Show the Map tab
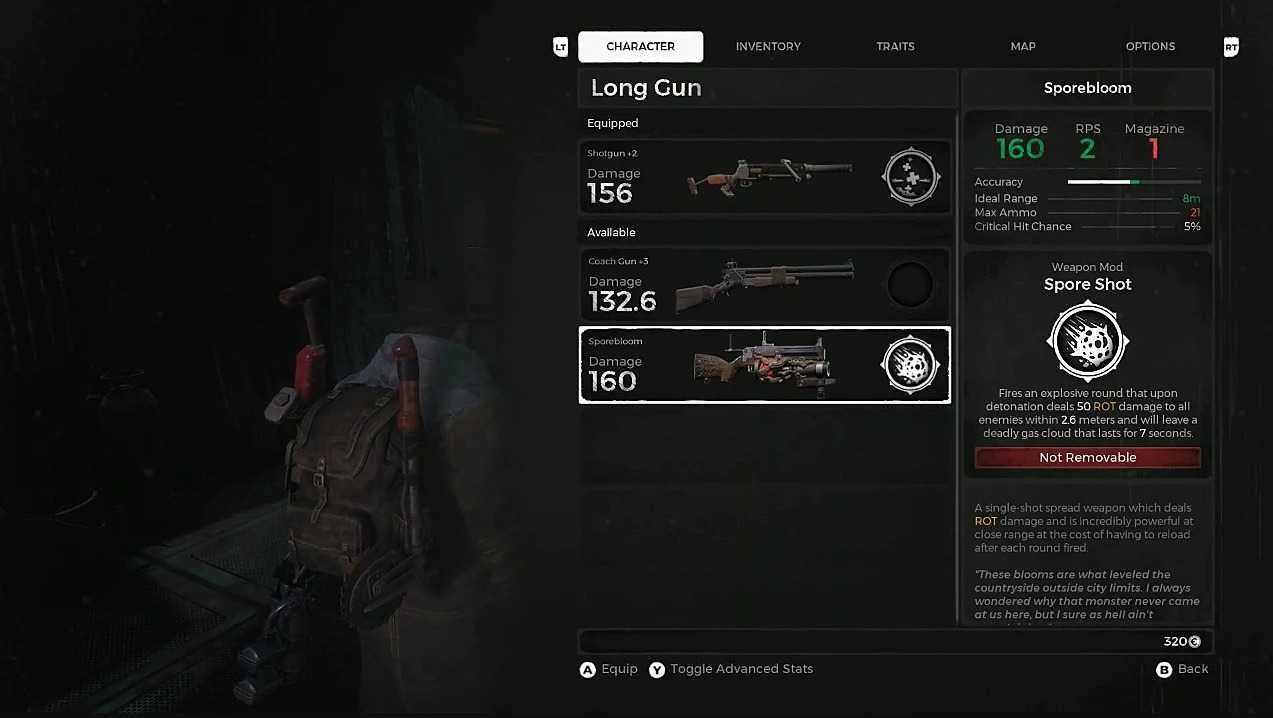 [x=1022, y=46]
